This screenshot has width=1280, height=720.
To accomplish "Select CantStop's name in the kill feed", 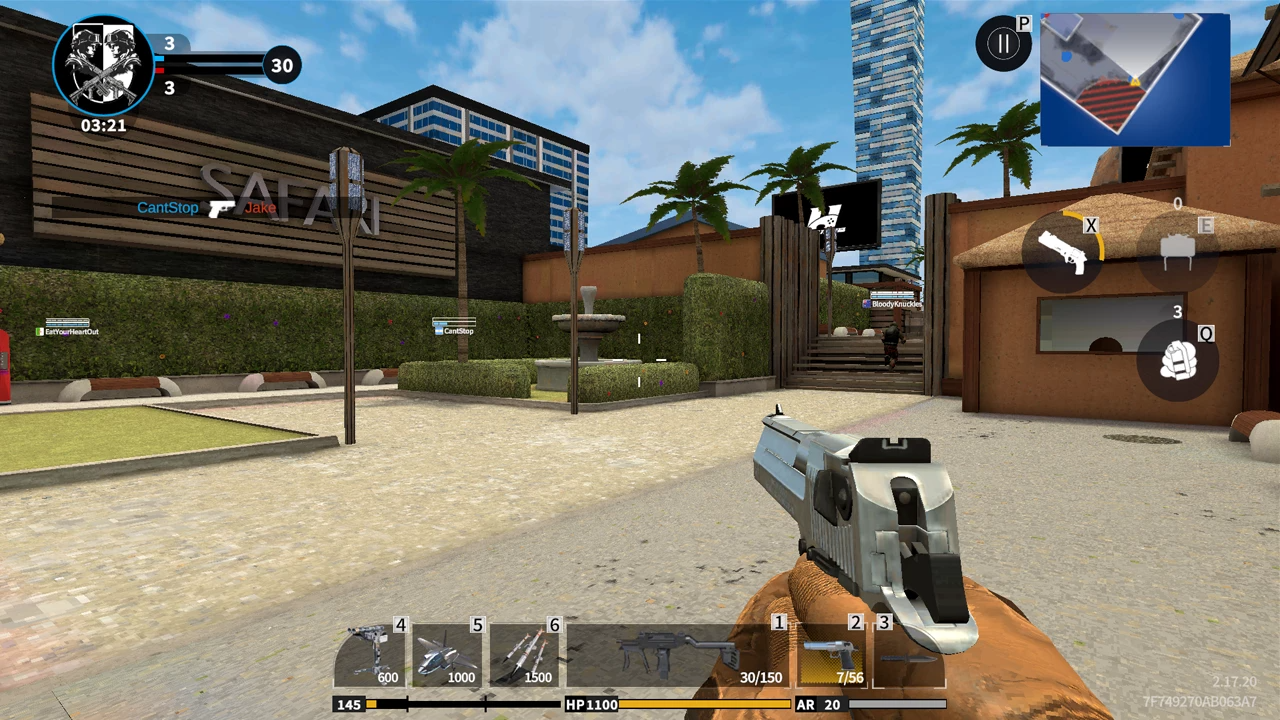I will [166, 208].
